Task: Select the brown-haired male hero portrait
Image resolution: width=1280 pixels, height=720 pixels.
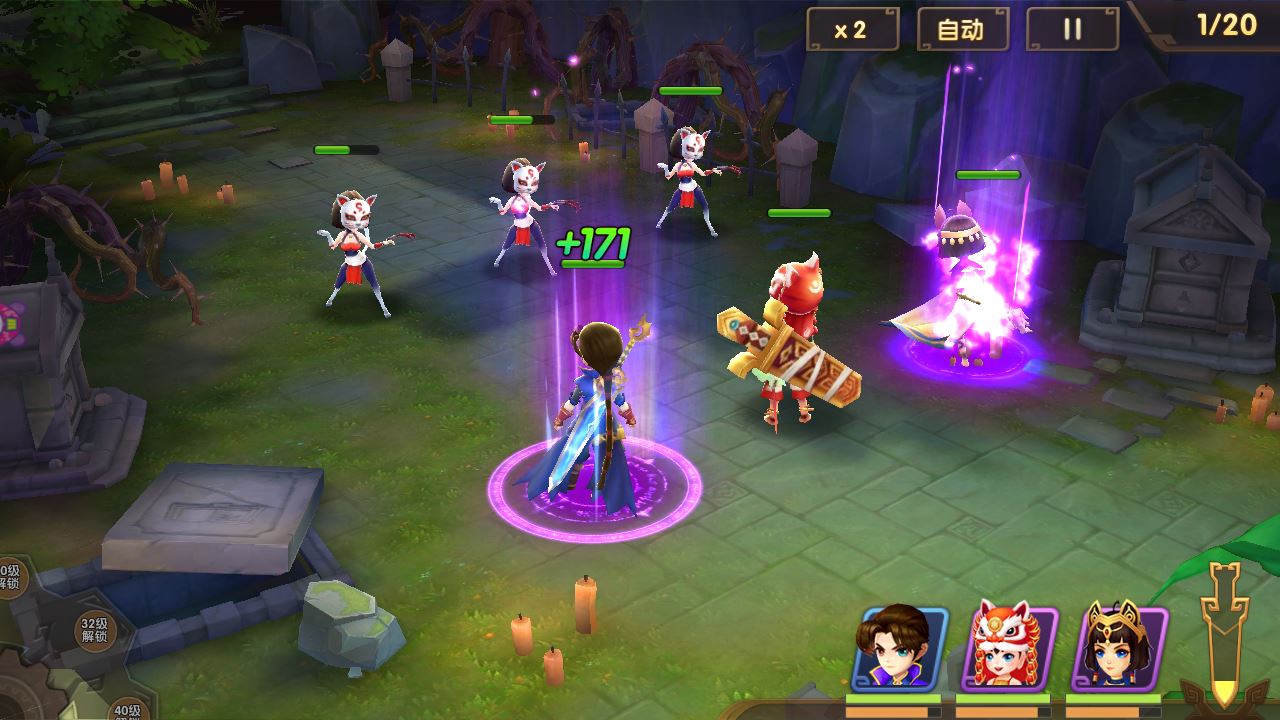Action: click(x=899, y=648)
